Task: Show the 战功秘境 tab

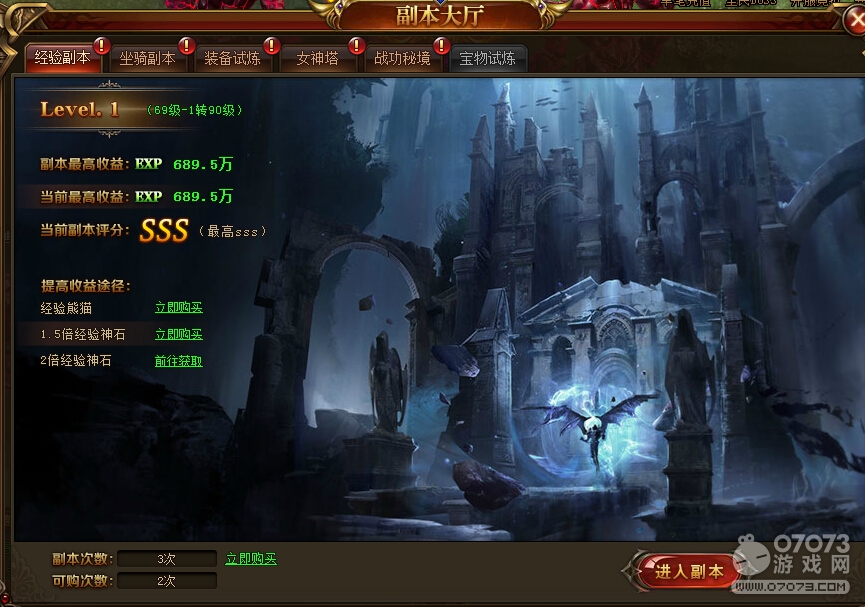Action: (x=402, y=59)
